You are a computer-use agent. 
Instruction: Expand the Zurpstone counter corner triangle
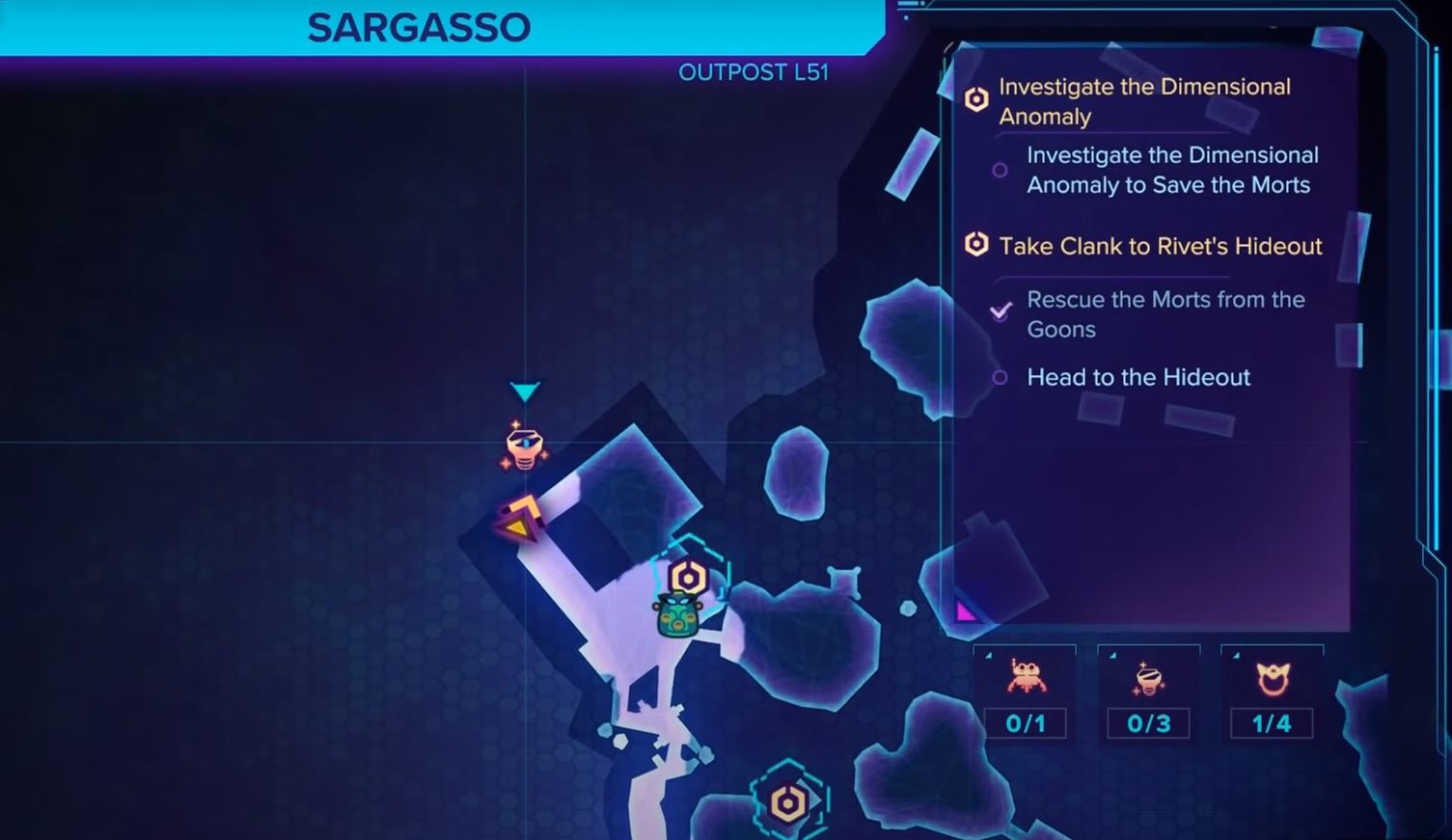(x=1234, y=654)
